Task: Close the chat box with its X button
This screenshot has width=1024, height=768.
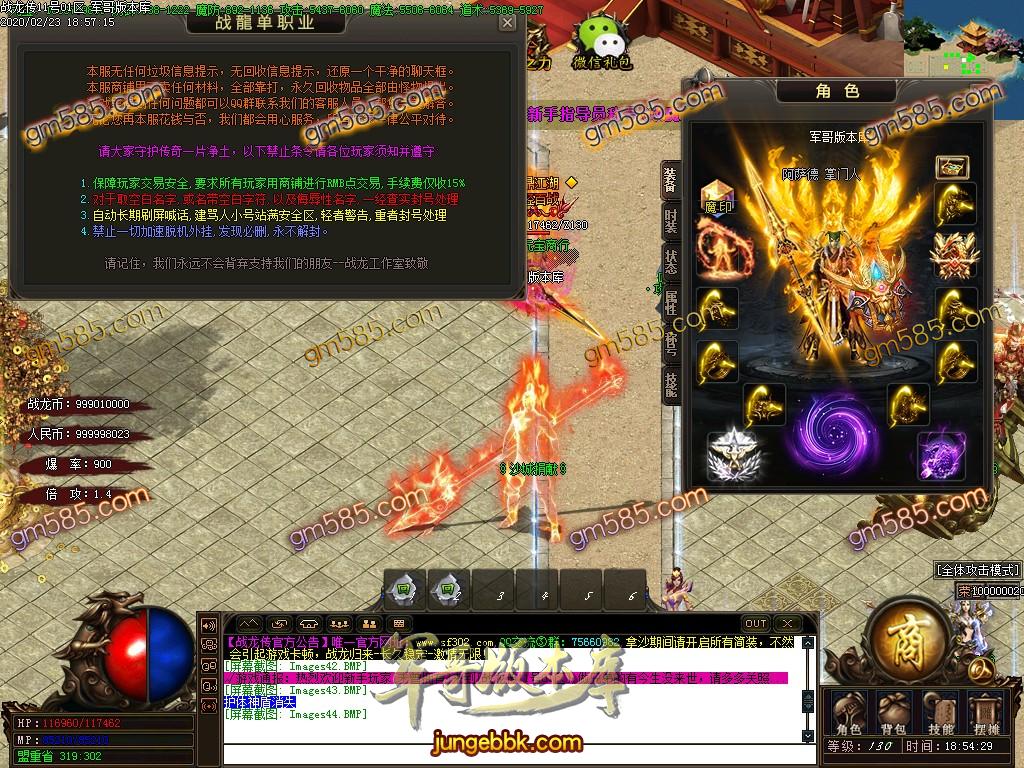Action: pos(788,624)
